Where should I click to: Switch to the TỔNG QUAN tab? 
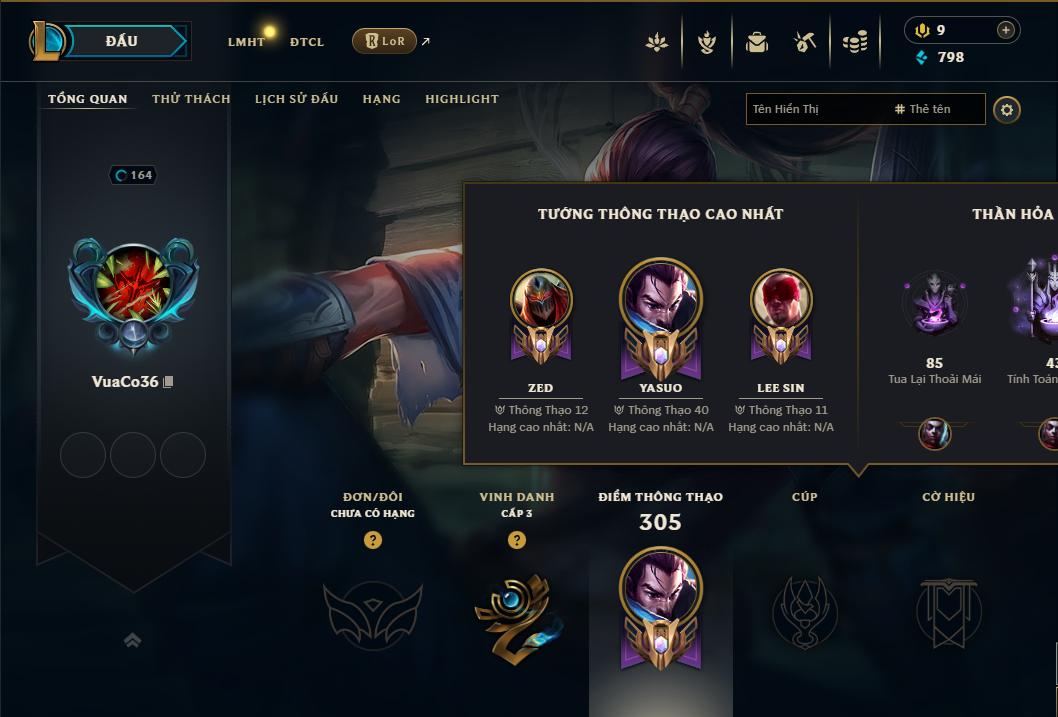[88, 99]
